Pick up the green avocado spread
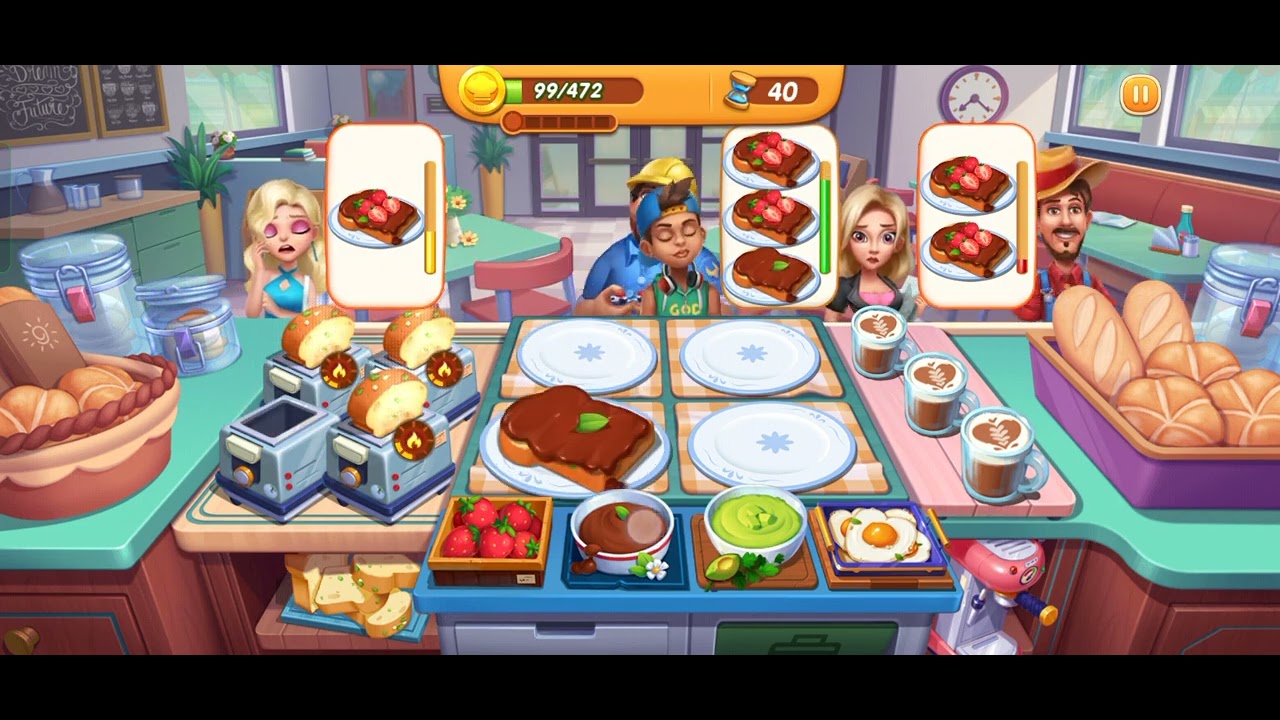Screen dimensions: 1280x720 pyautogui.click(x=755, y=522)
